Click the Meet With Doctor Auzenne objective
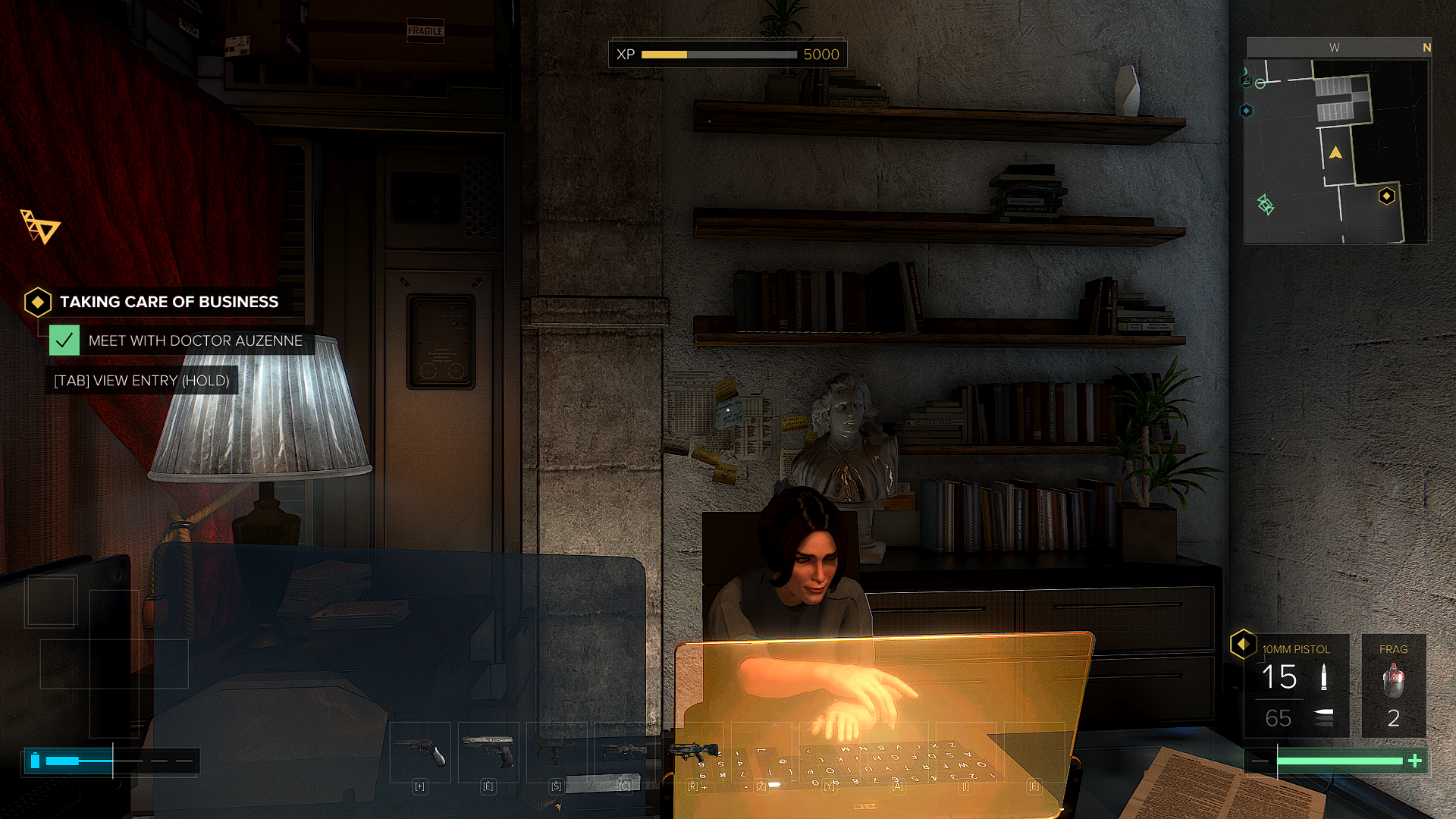This screenshot has height=819, width=1456. coord(195,341)
